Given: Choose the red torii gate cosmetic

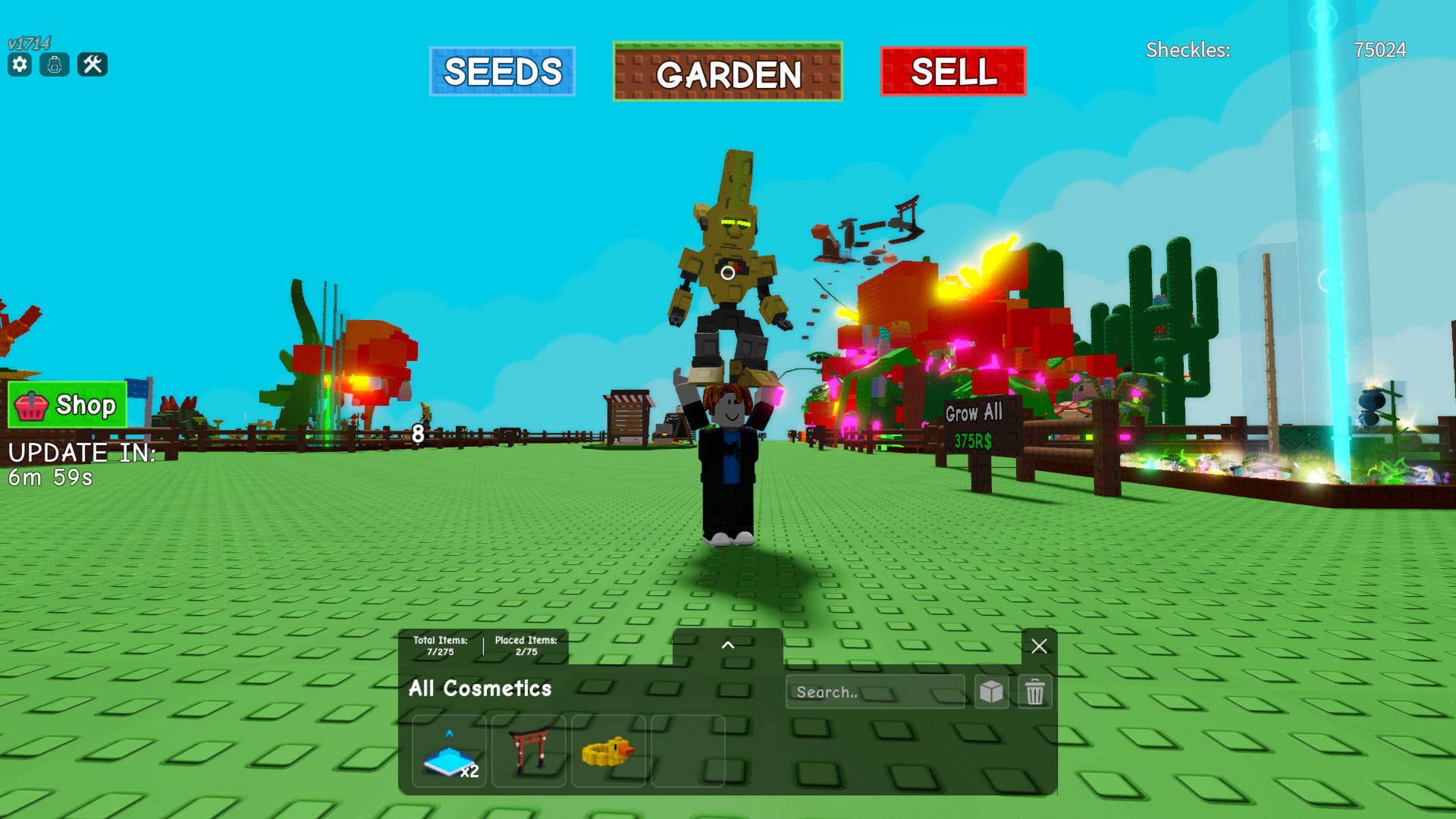Looking at the screenshot, I should (529, 752).
